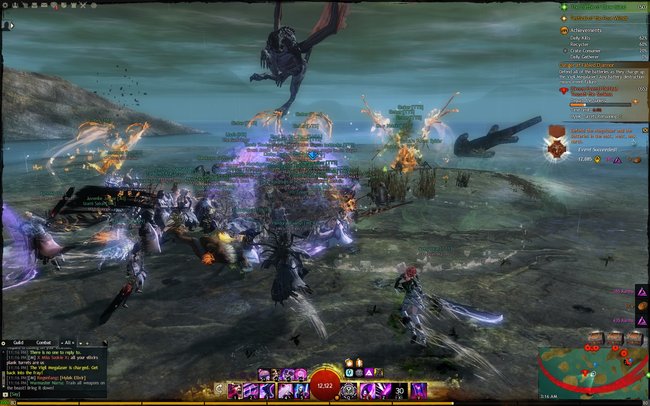Open chat options gear icon
The image size is (650, 406).
coord(4,343)
